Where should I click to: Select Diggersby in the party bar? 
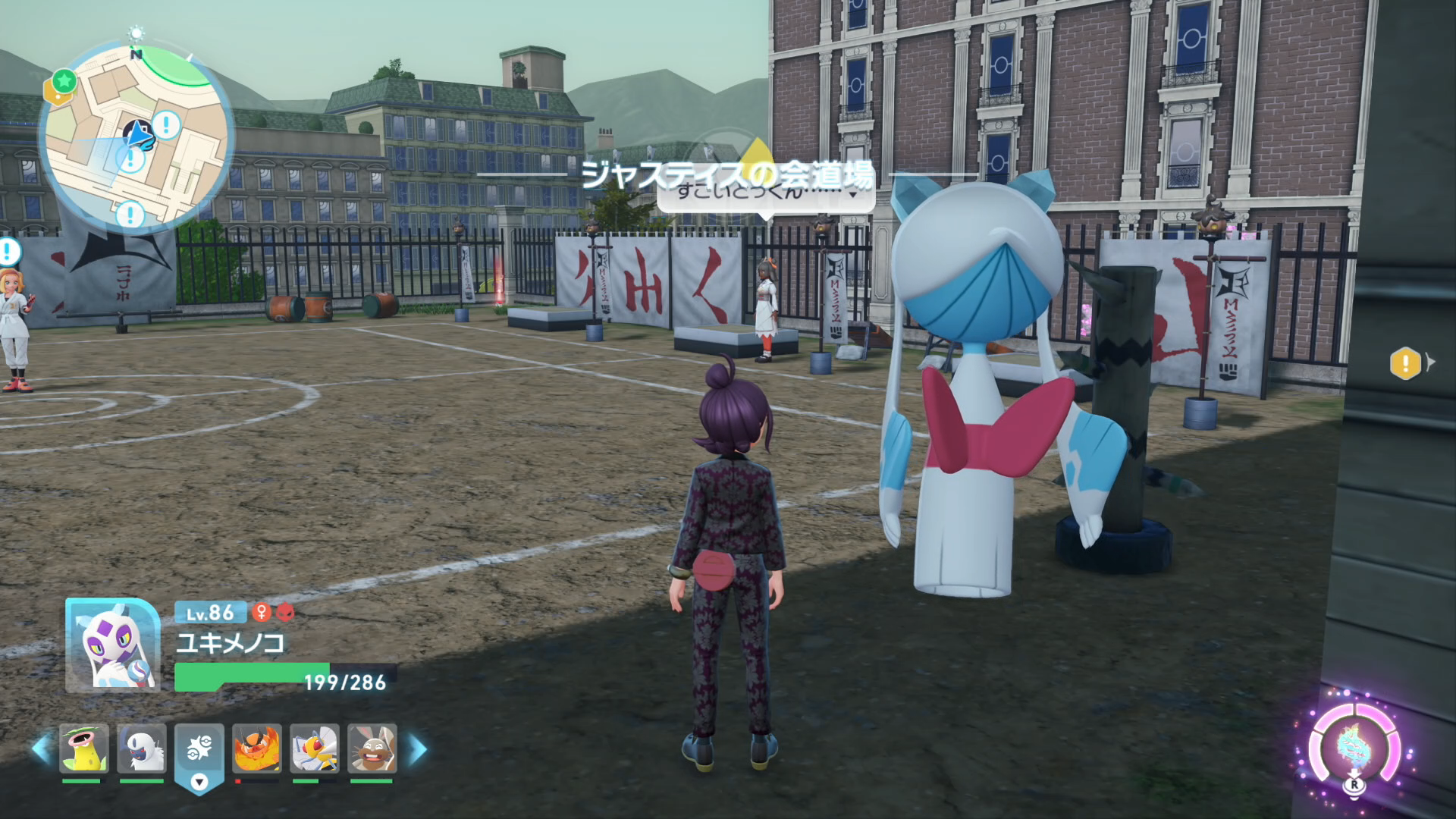(x=372, y=748)
